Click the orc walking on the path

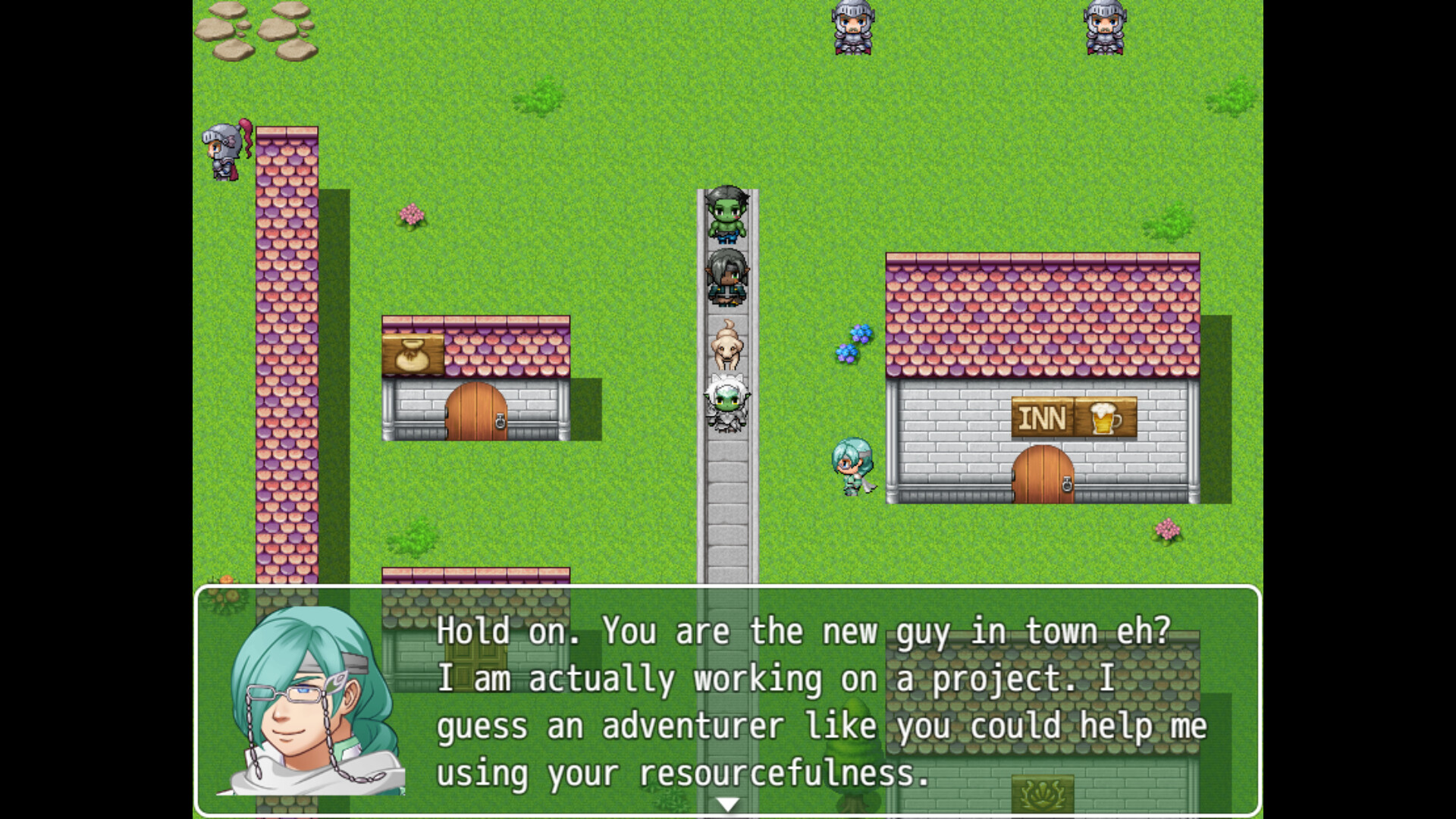click(726, 216)
